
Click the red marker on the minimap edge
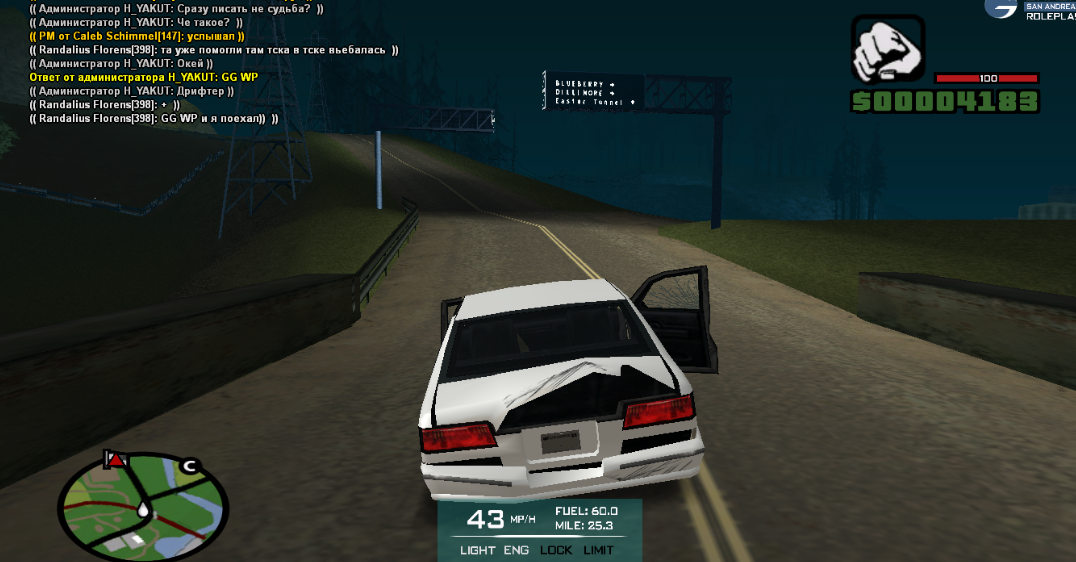(117, 459)
